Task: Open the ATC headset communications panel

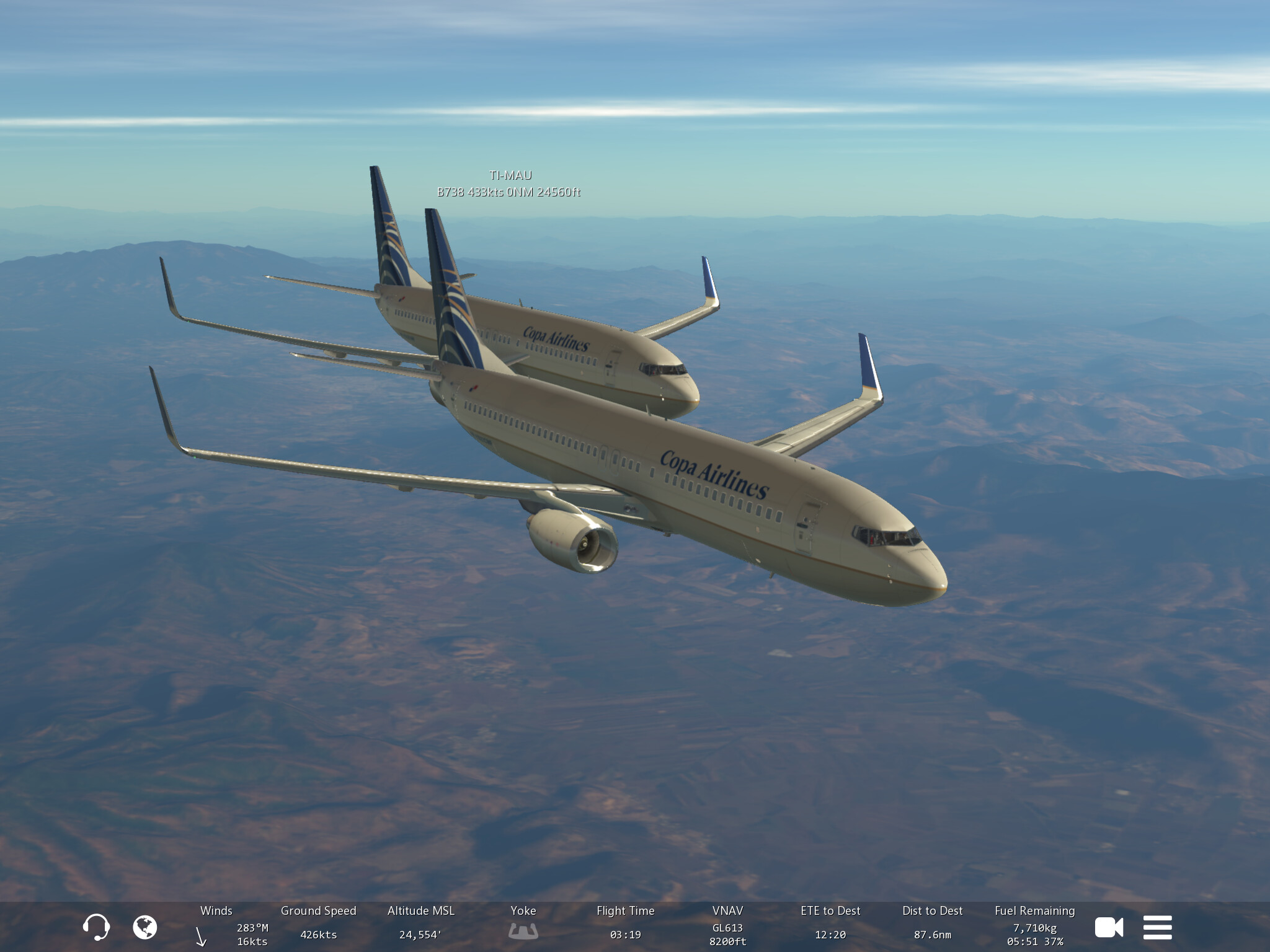Action: point(96,927)
